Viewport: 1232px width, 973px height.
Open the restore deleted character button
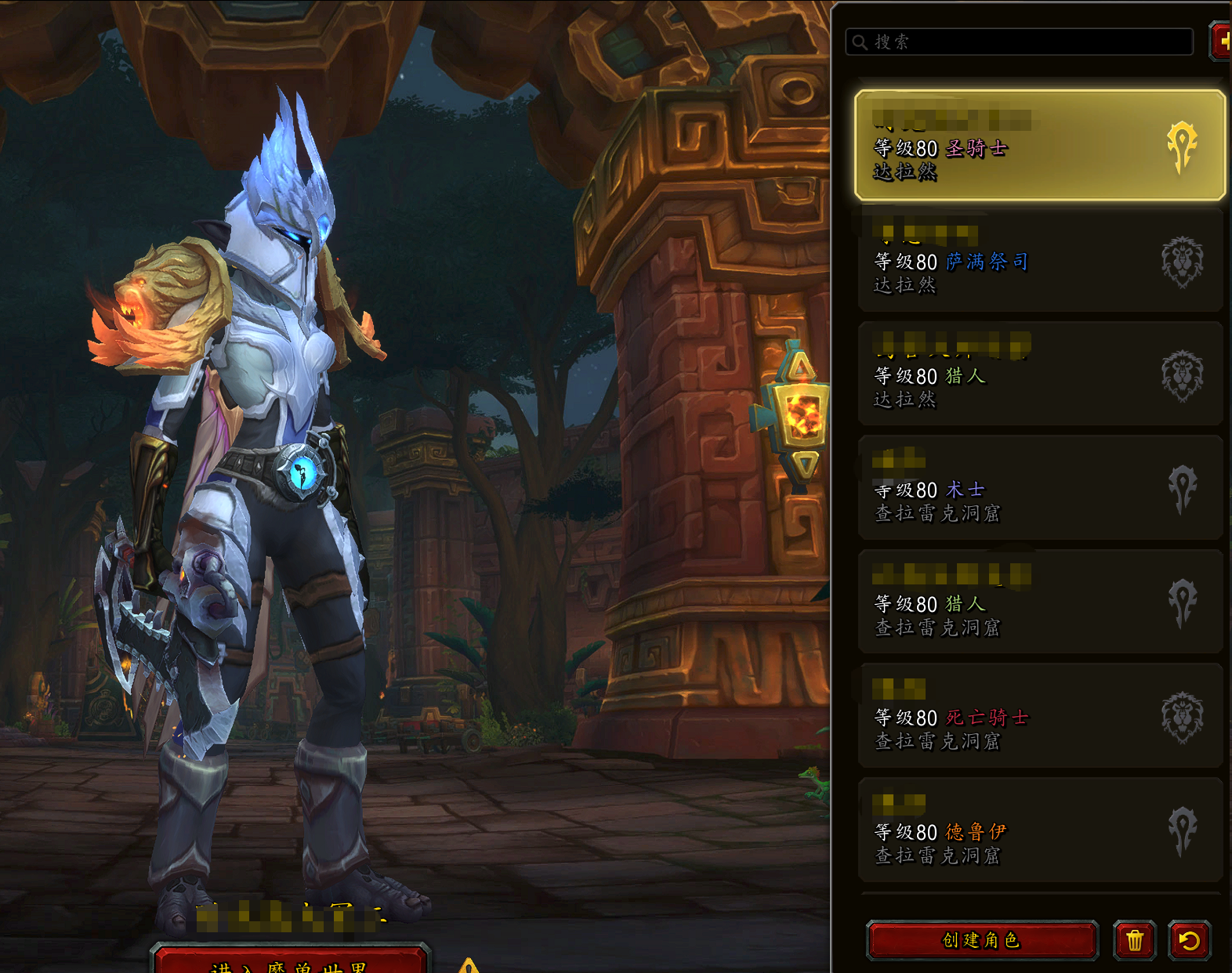point(1189,940)
